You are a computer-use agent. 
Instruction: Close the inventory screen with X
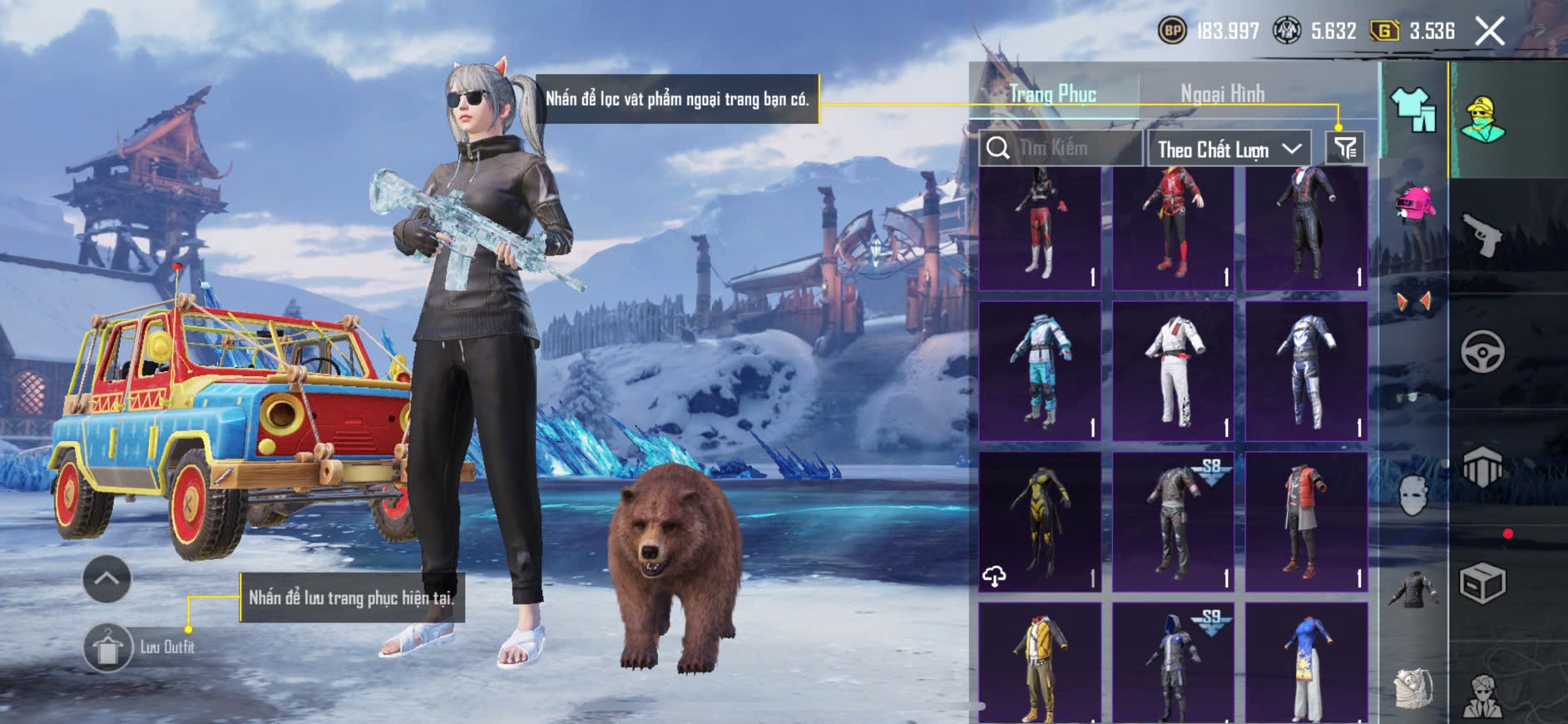[x=1490, y=32]
